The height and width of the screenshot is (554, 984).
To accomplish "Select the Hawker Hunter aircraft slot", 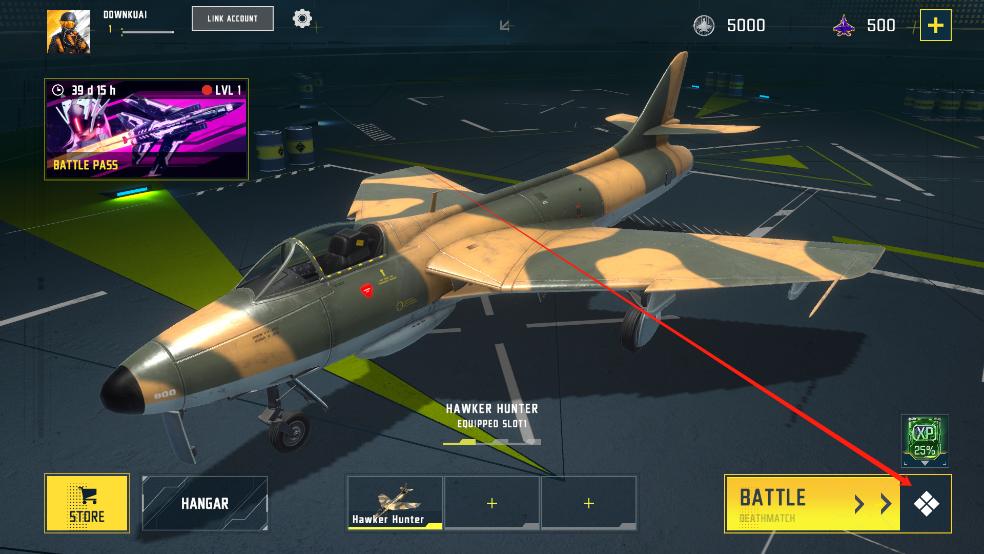I will [x=395, y=502].
